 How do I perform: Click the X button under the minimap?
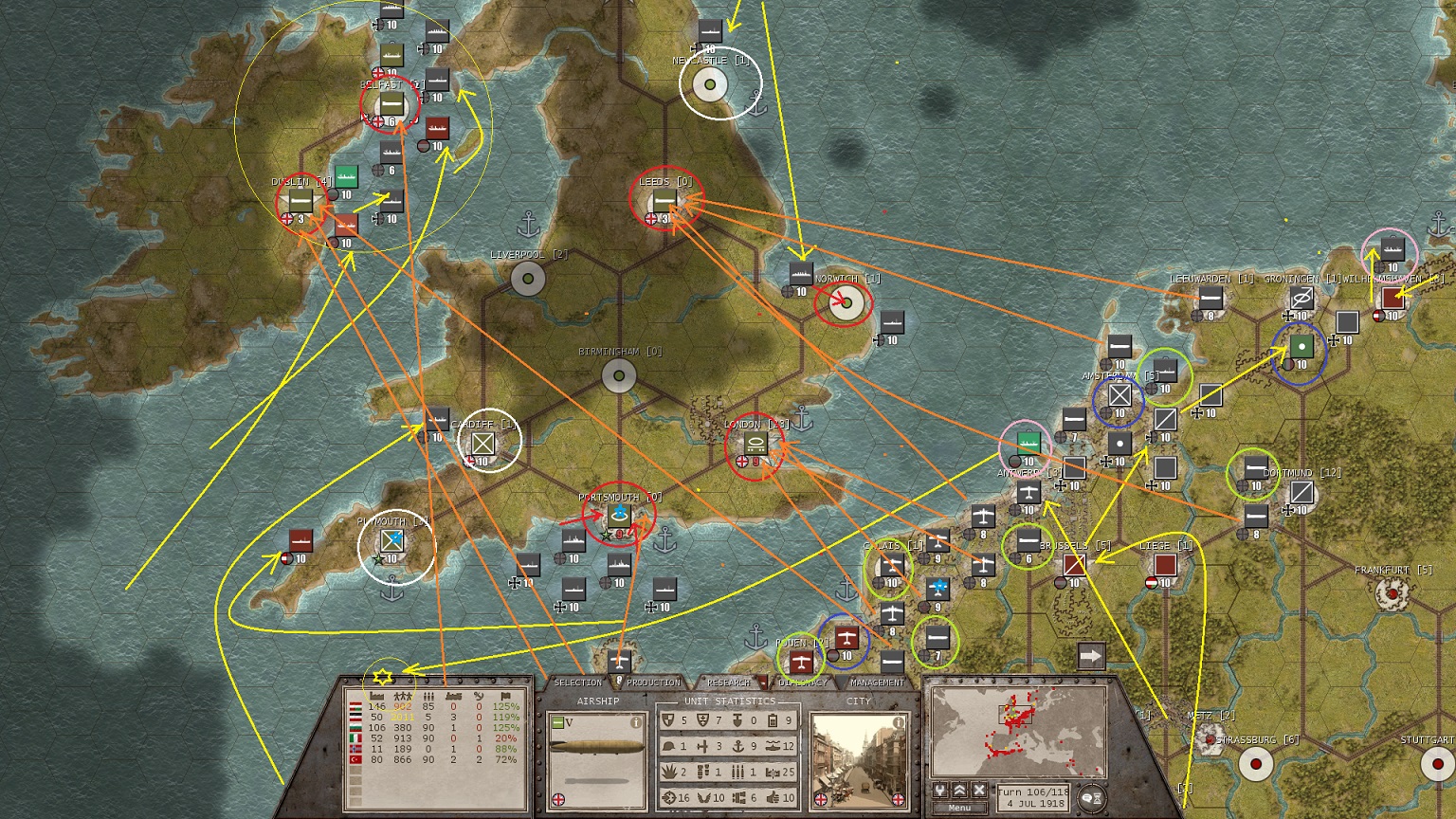click(x=979, y=791)
